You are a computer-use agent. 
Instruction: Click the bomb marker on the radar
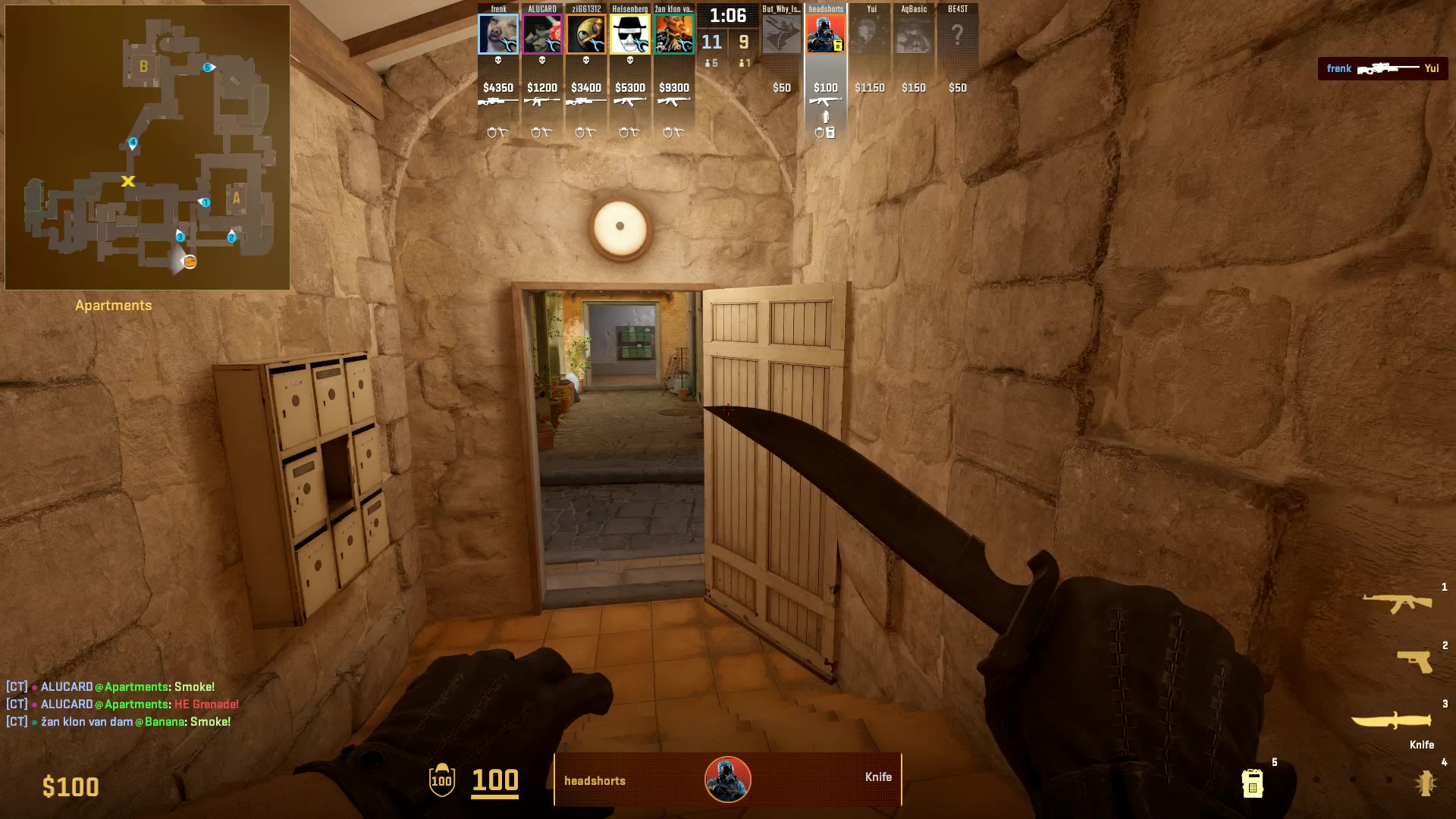tap(190, 262)
